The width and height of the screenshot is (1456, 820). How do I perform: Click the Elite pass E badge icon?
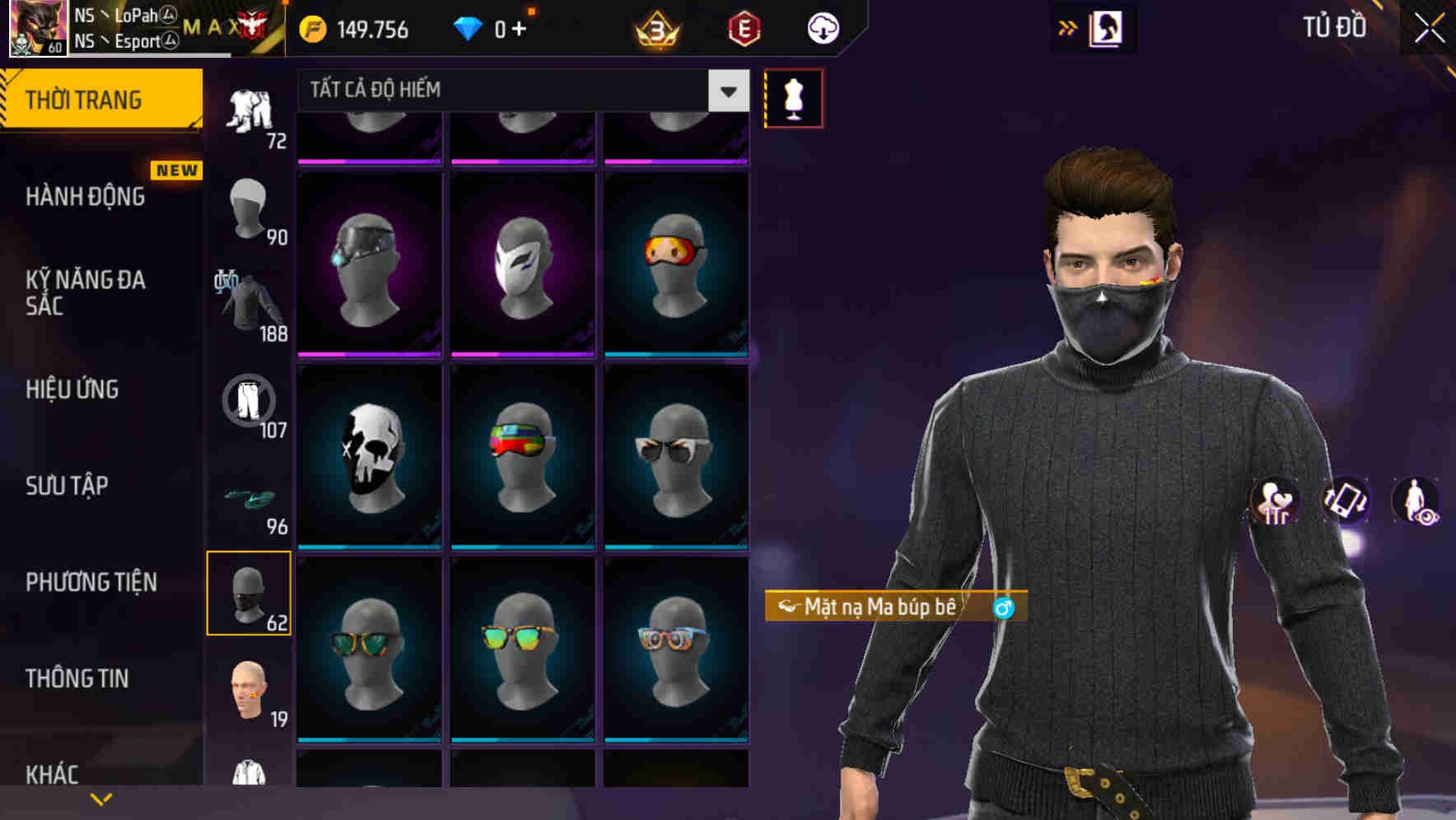click(744, 27)
